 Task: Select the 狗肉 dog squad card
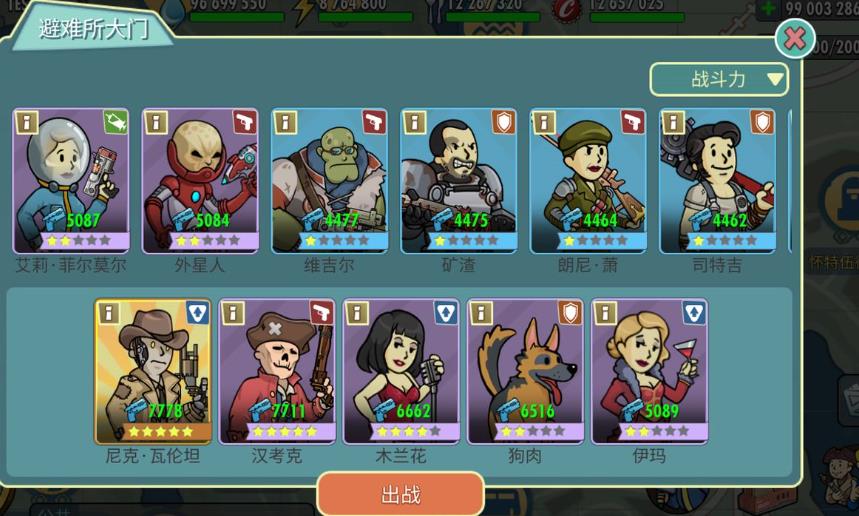(525, 371)
